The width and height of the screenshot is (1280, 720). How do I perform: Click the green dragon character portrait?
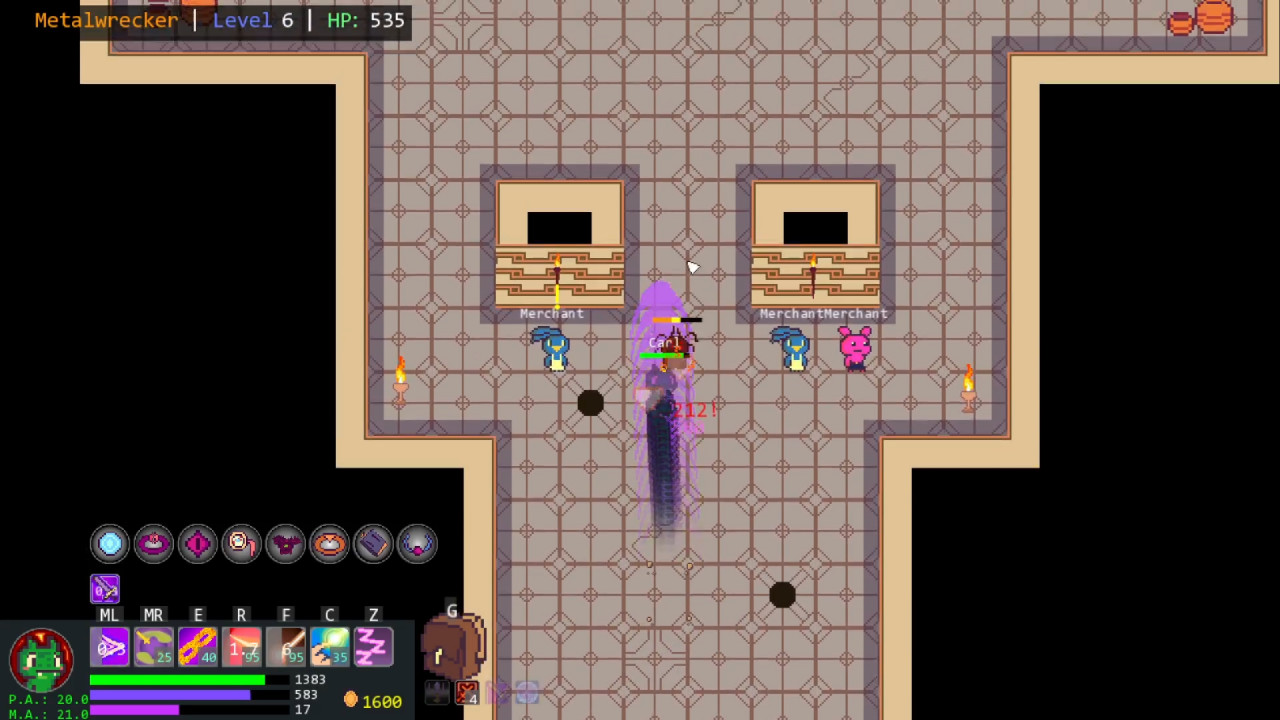[40, 660]
